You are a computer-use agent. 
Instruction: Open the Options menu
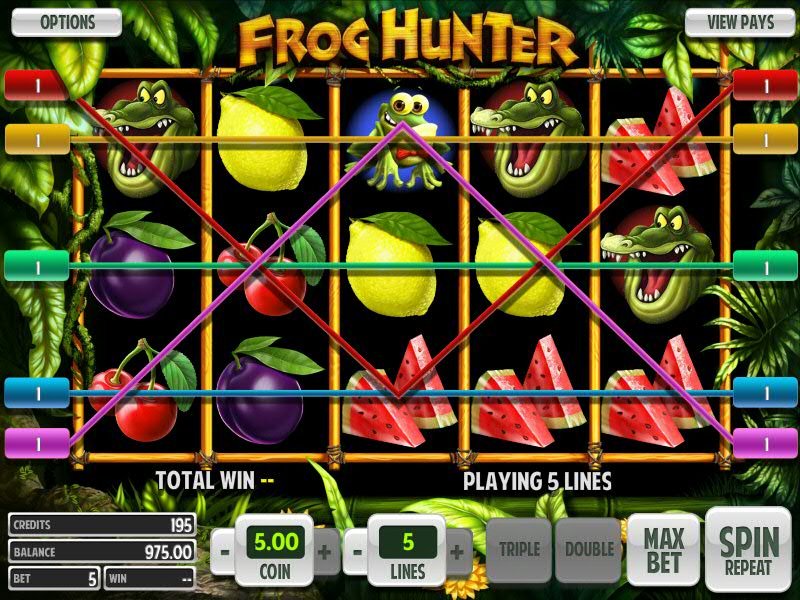tap(66, 22)
